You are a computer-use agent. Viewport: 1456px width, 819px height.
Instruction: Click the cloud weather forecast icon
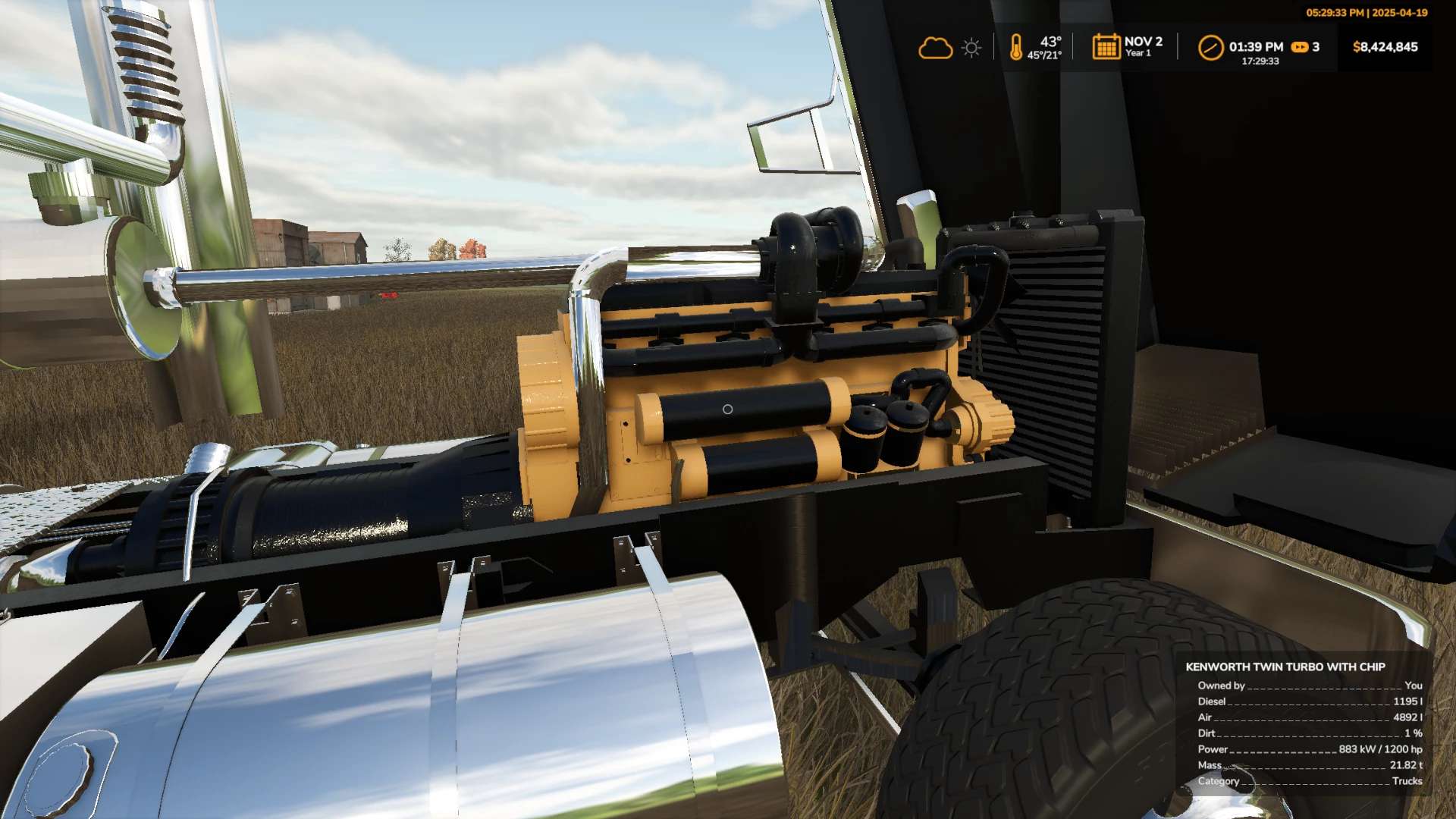[x=935, y=48]
